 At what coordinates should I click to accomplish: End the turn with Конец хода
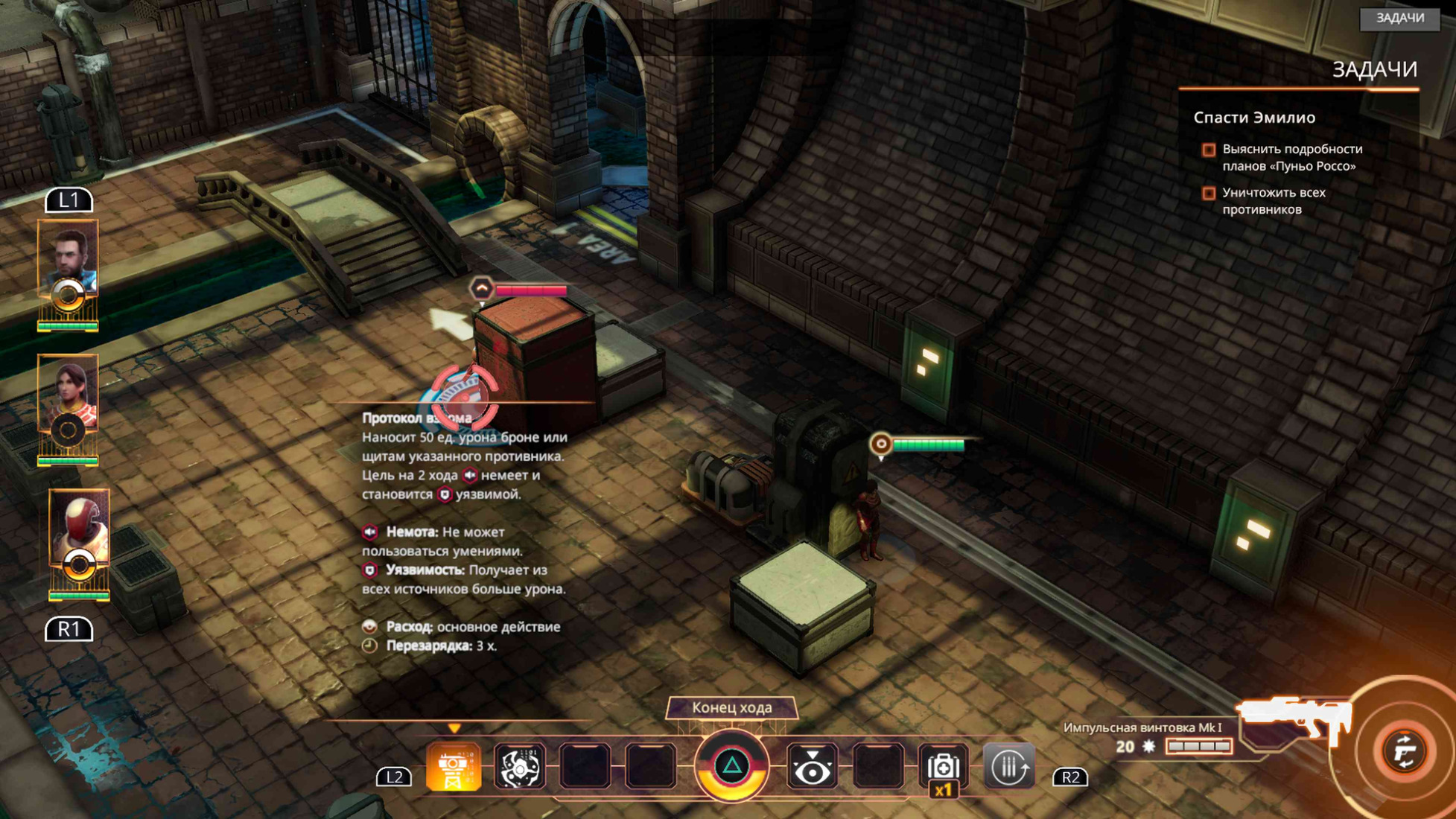[731, 707]
